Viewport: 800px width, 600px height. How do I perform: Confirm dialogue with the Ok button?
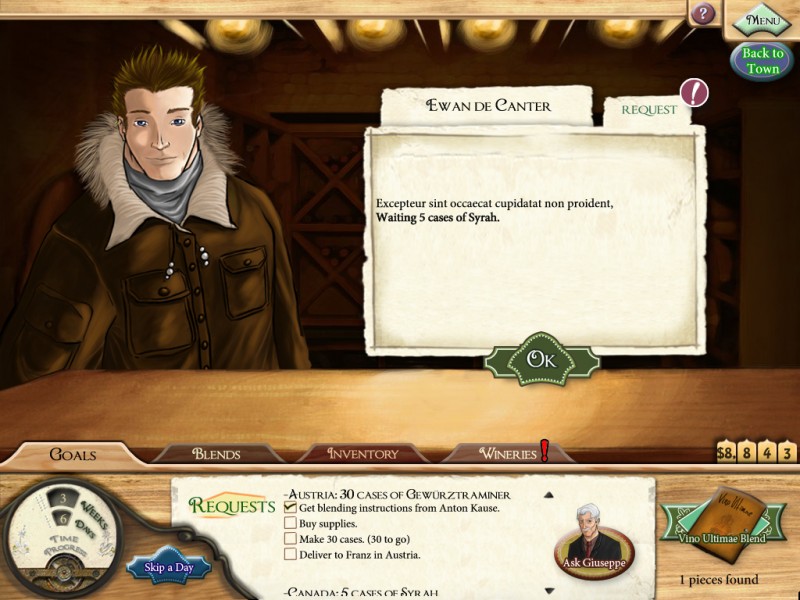pyautogui.click(x=541, y=360)
